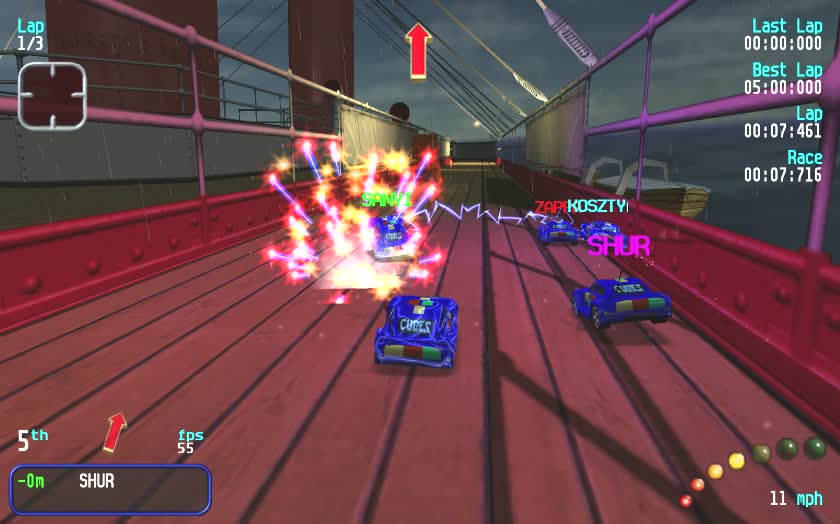Select the SHUR distance panel
The width and height of the screenshot is (840, 524).
pyautogui.click(x=110, y=489)
